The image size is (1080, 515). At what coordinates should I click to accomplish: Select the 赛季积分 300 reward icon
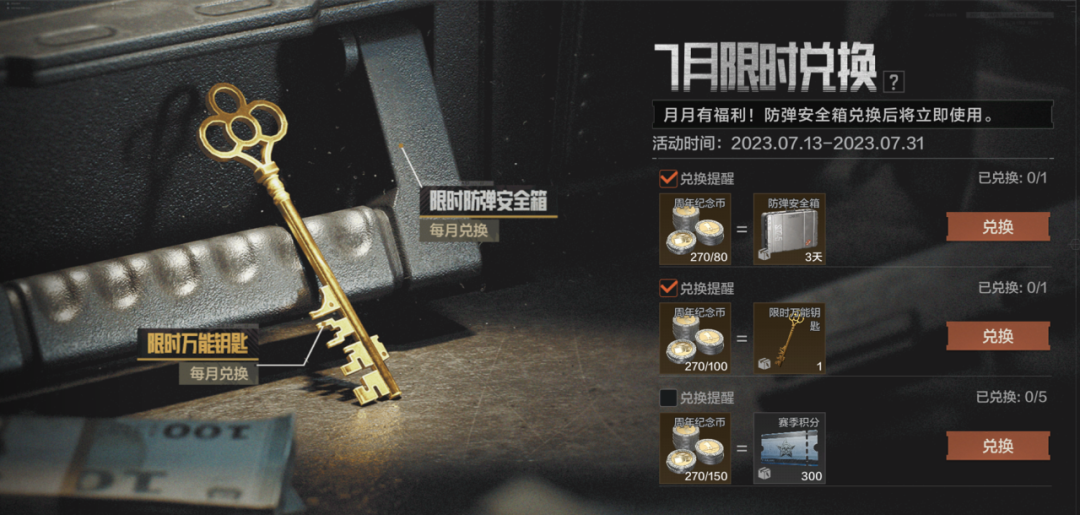(x=789, y=448)
